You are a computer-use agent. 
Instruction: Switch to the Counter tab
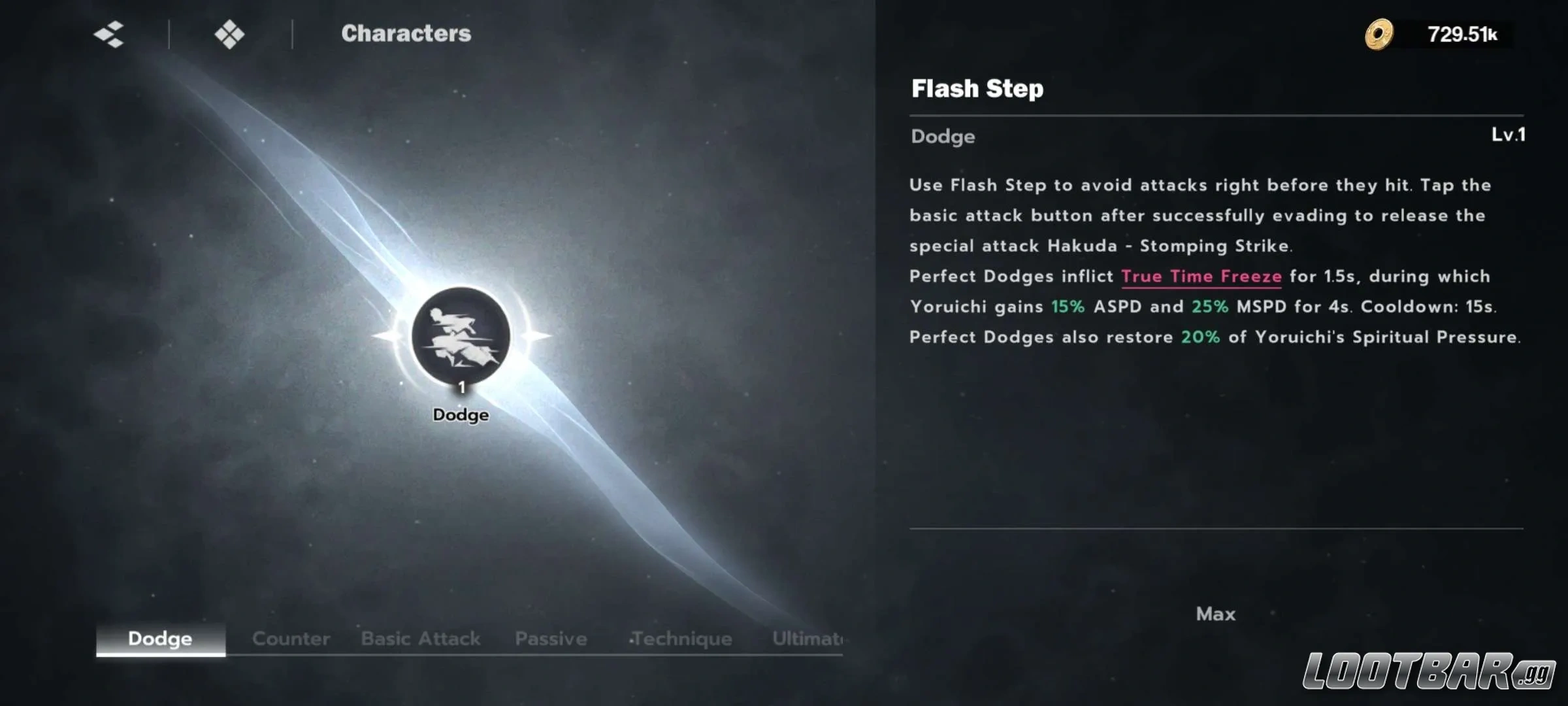[291, 639]
